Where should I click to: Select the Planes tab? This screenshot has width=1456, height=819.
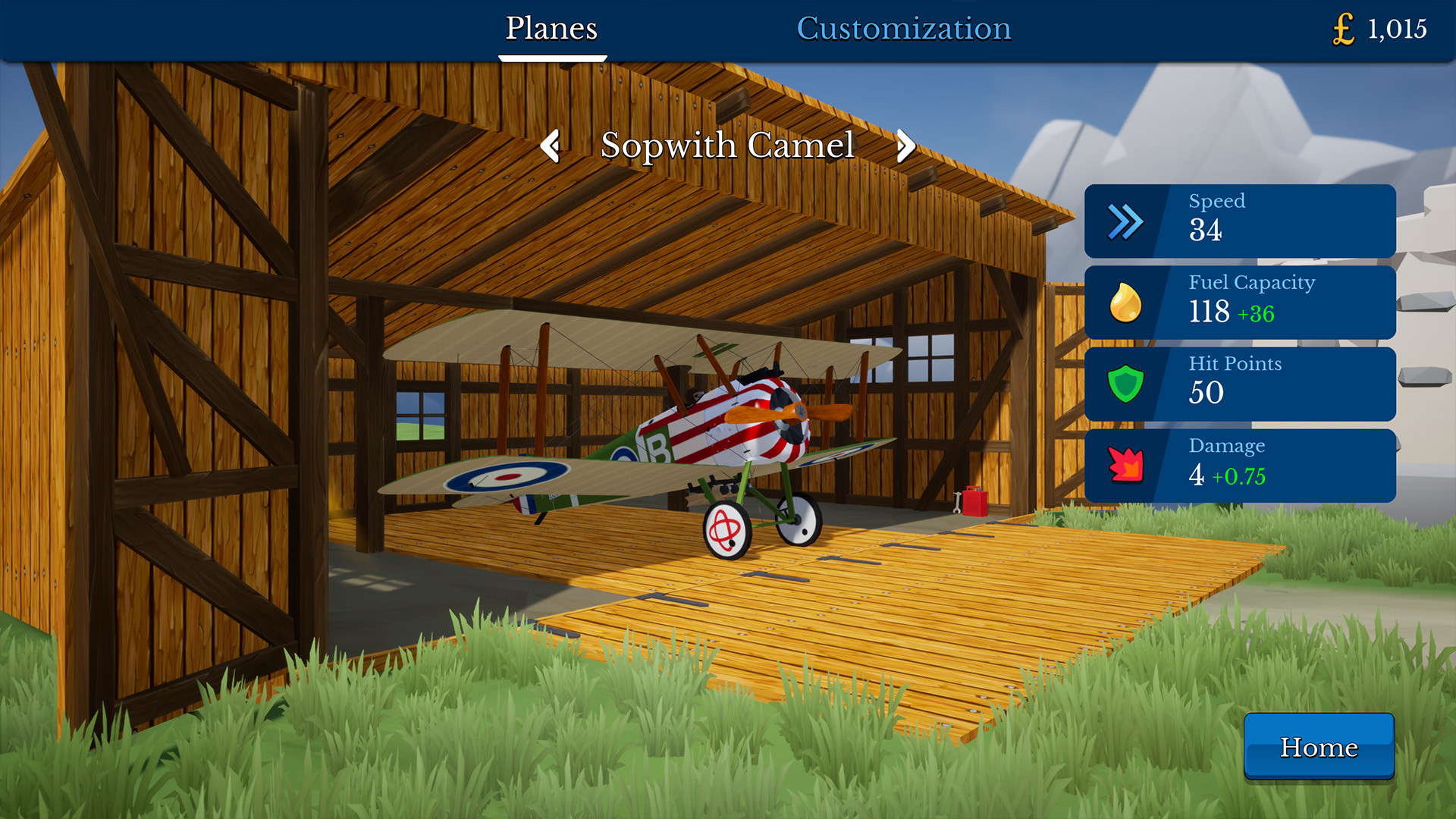point(551,29)
